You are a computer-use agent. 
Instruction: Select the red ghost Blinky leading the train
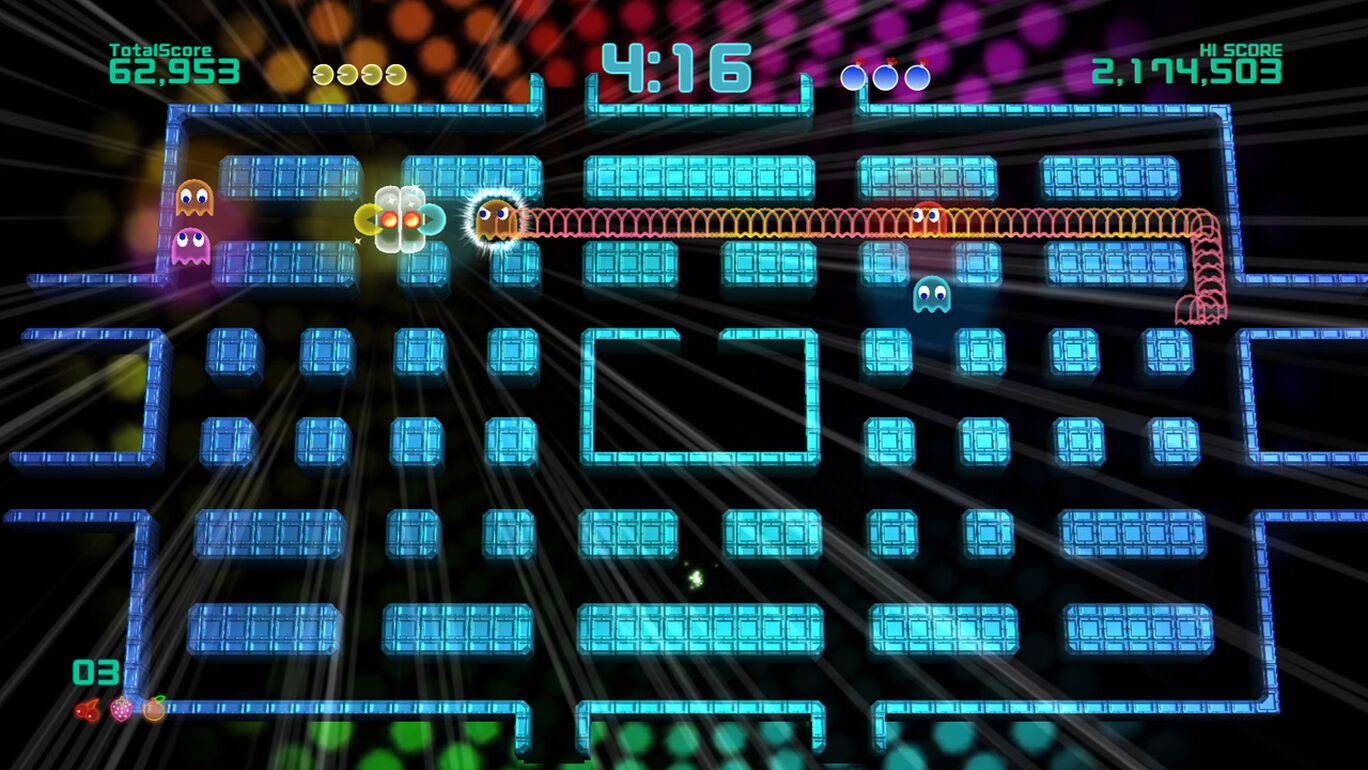pyautogui.click(x=928, y=215)
